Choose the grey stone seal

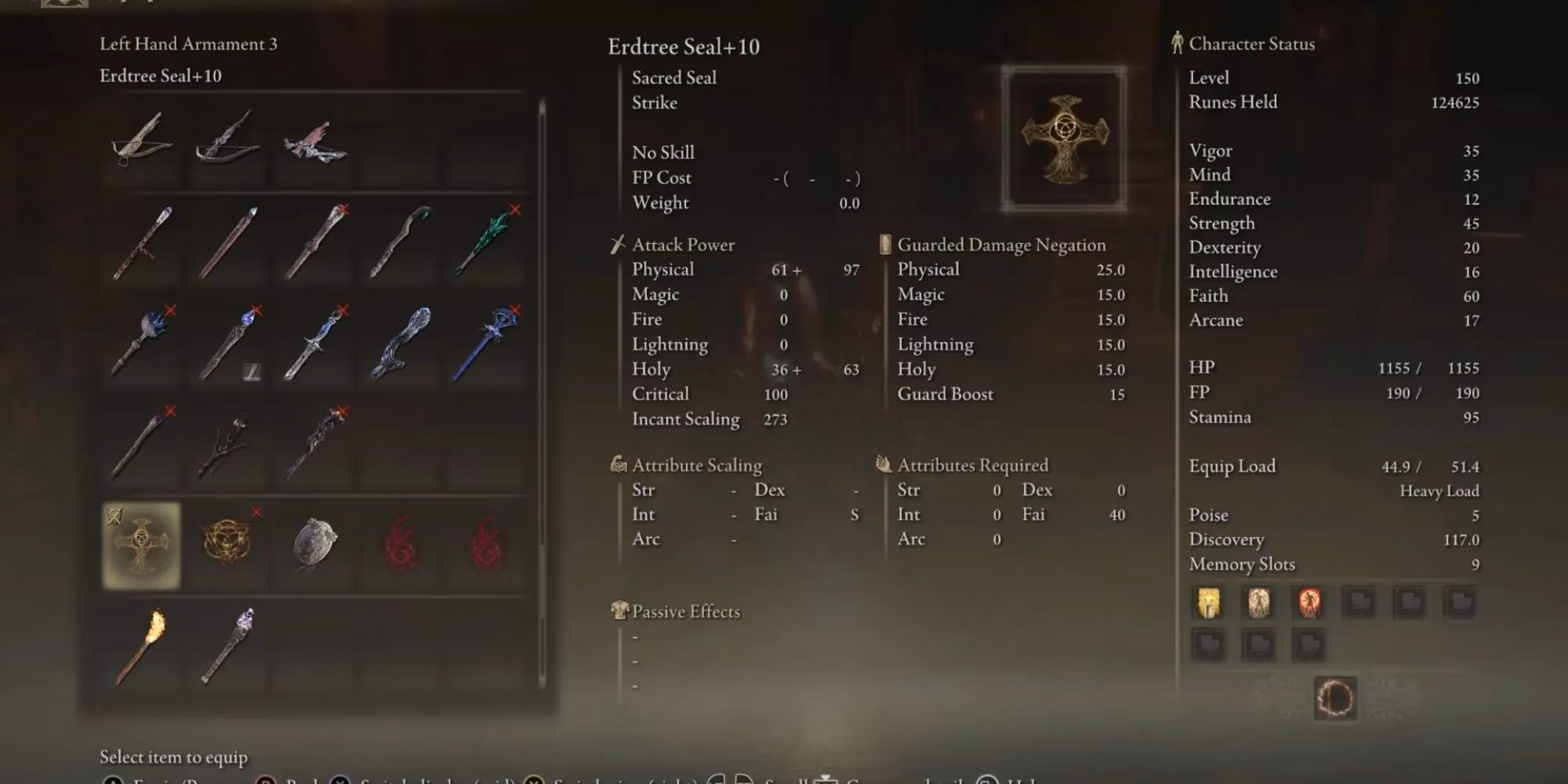click(x=314, y=543)
